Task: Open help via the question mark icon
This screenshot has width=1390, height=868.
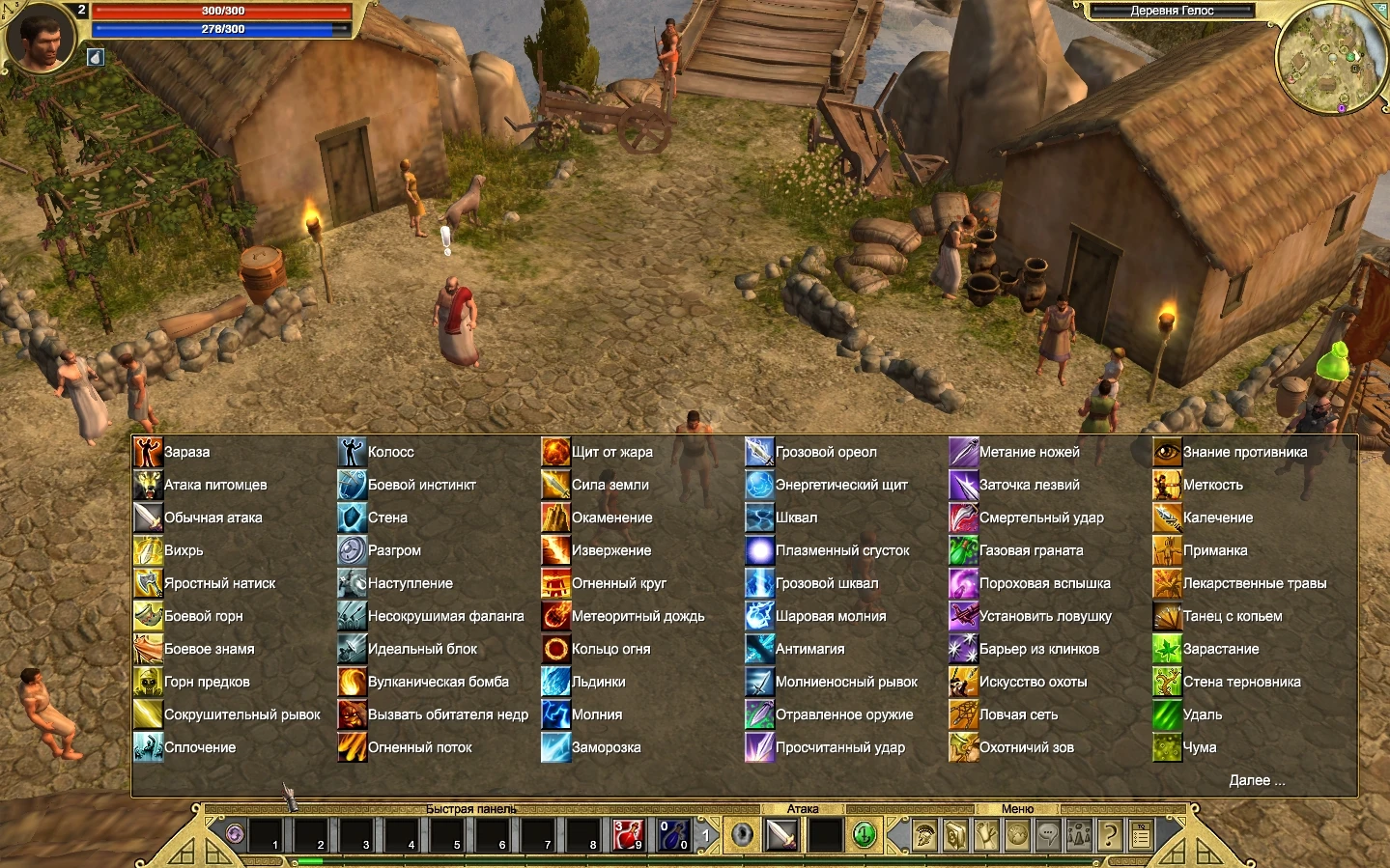Action: [1109, 834]
